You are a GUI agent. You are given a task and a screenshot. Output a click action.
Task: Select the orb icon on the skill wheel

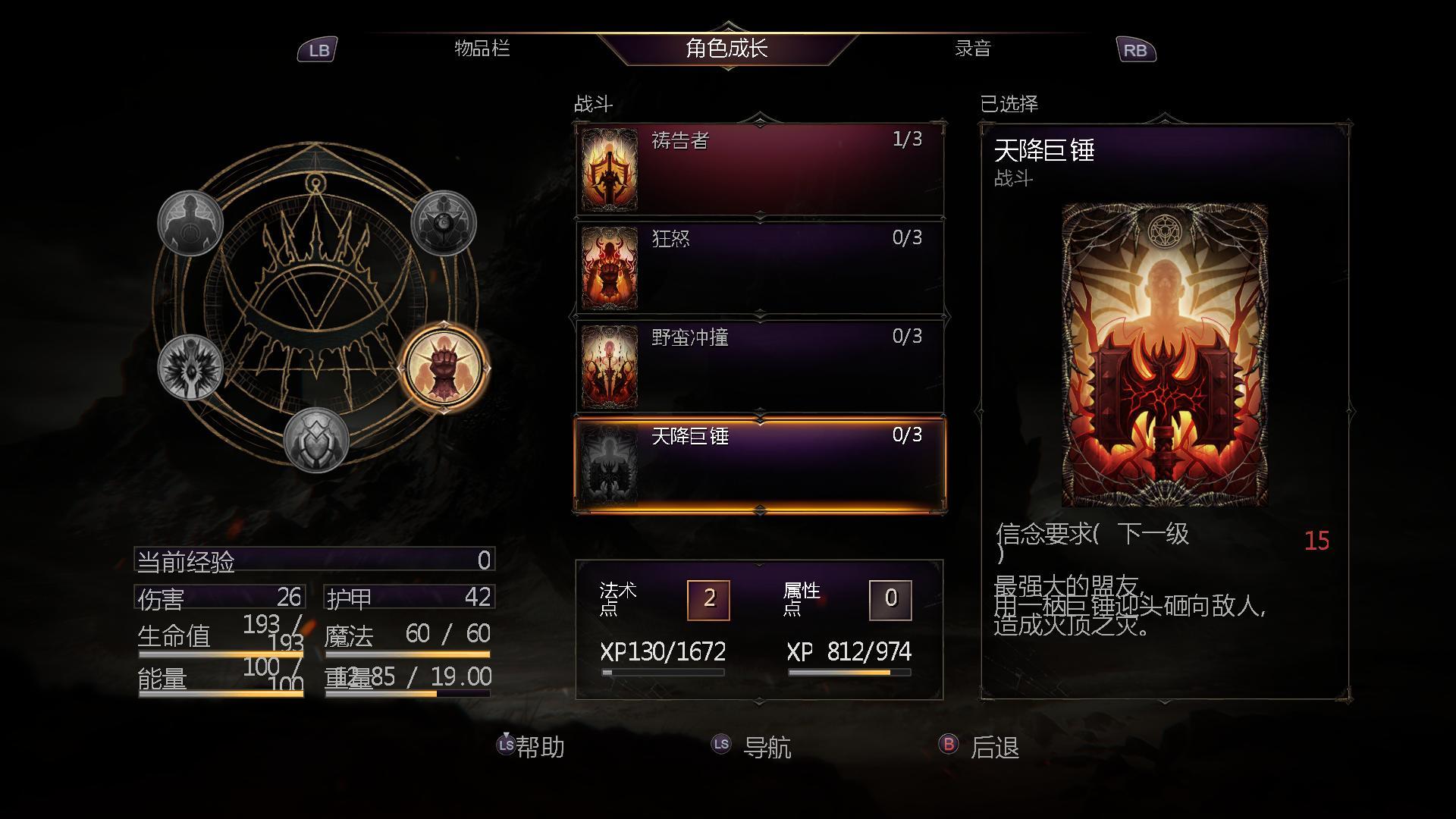[x=444, y=223]
